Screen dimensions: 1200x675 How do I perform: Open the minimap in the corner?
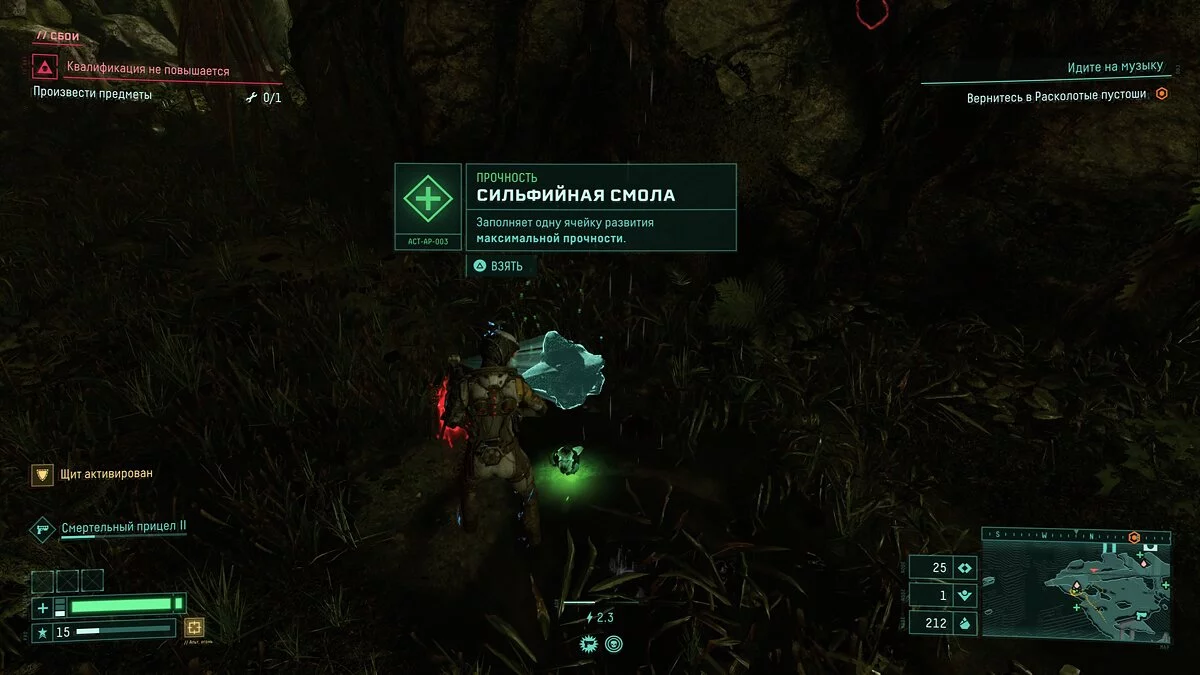(1076, 583)
